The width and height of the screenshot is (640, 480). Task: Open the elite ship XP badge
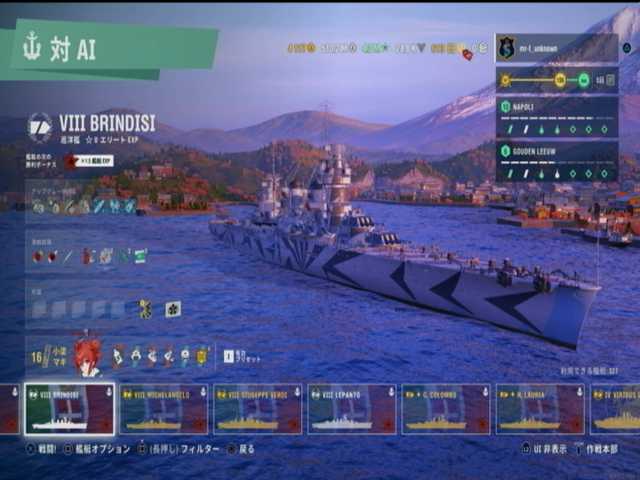(89, 161)
